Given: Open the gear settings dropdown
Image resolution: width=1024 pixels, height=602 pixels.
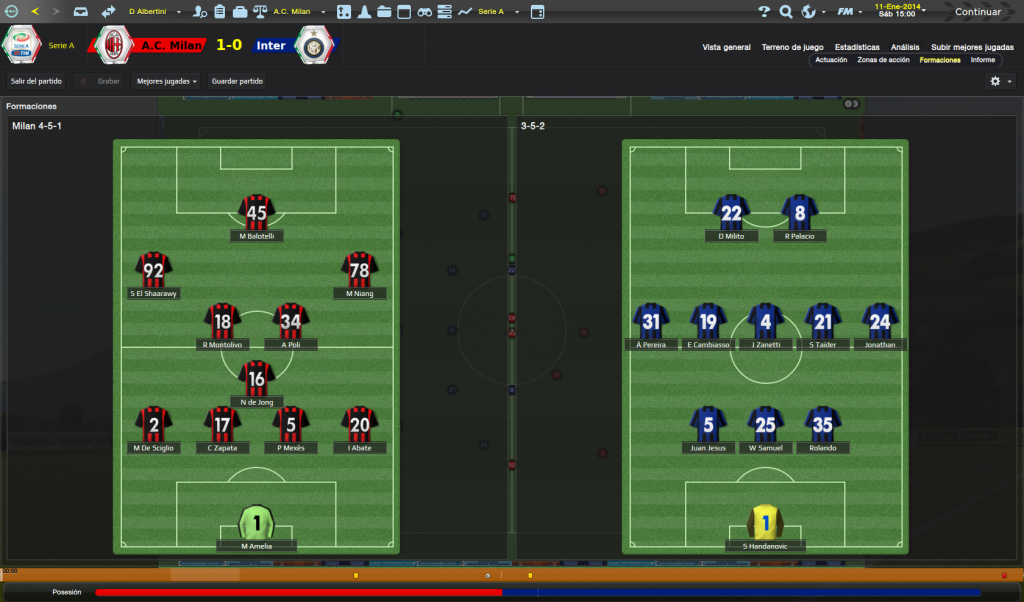Looking at the screenshot, I should 1000,81.
